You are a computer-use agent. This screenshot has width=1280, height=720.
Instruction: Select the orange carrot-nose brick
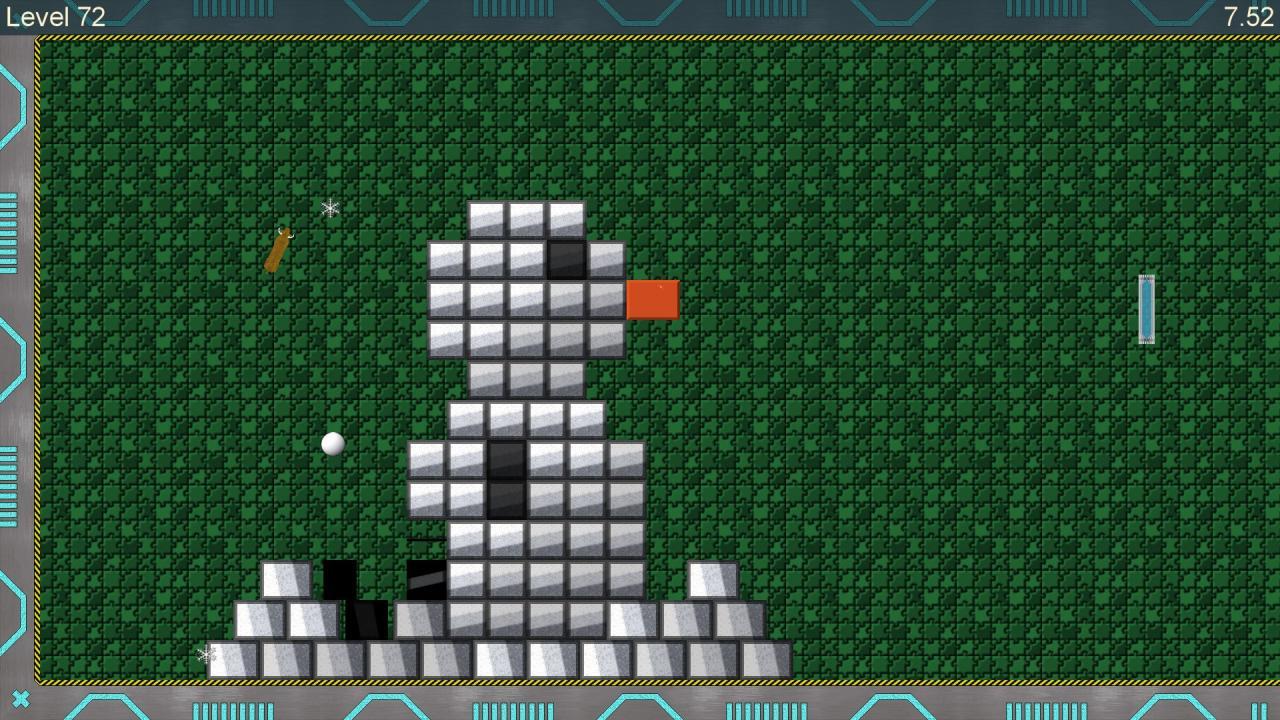tap(652, 298)
